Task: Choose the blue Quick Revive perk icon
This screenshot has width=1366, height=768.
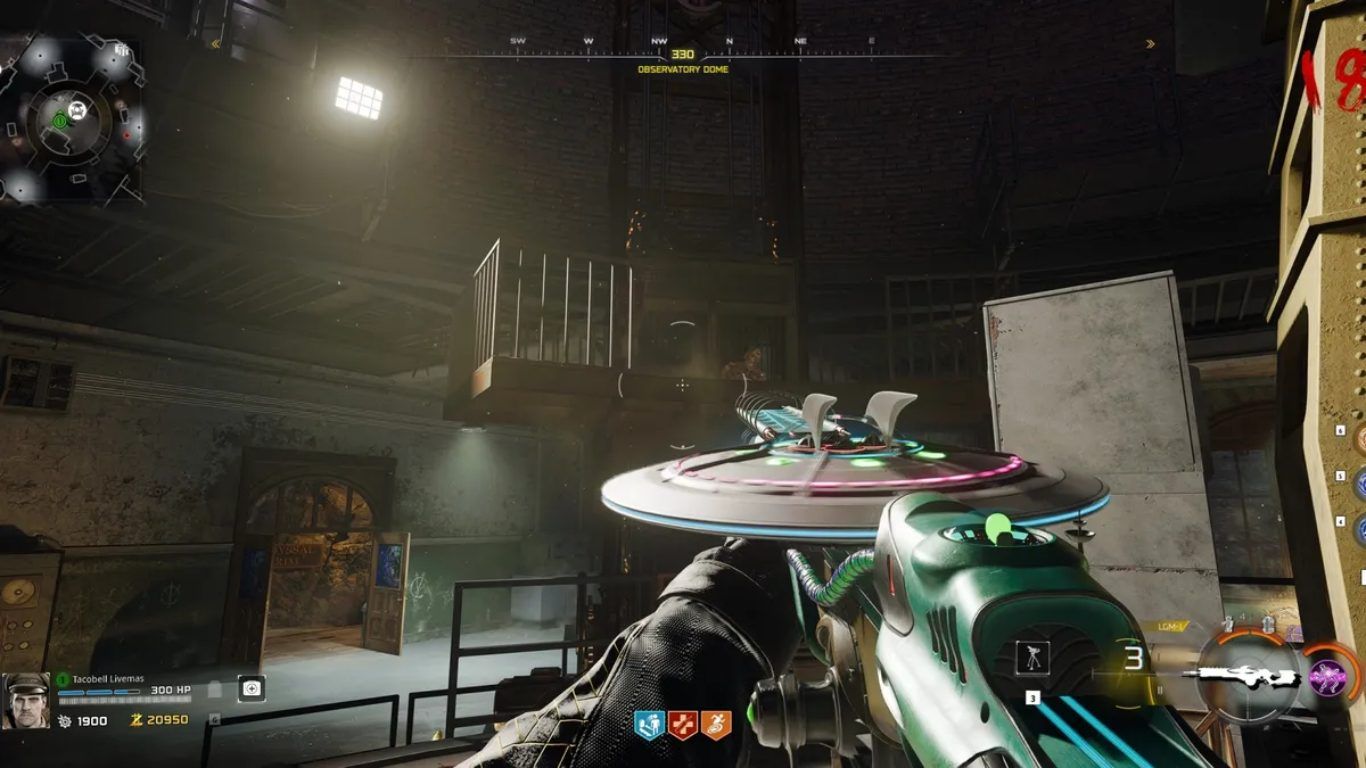Action: (650, 724)
